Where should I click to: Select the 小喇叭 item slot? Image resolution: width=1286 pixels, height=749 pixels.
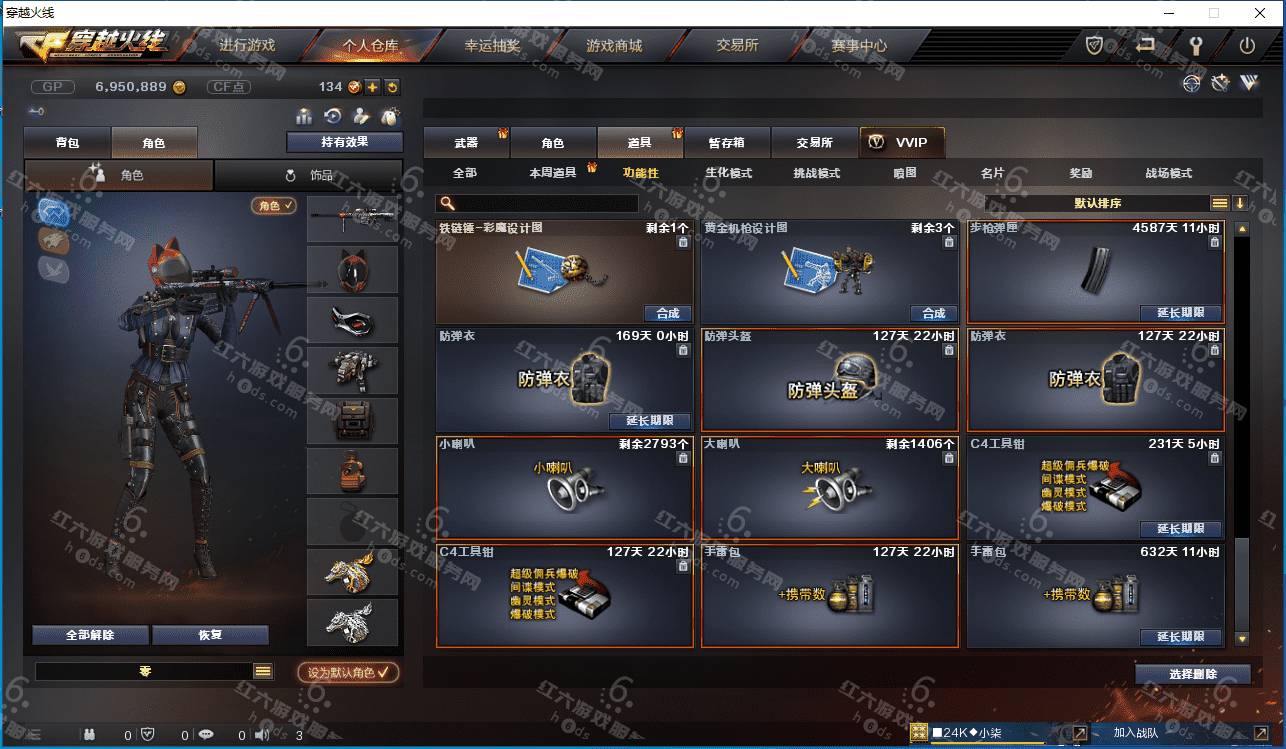point(564,487)
